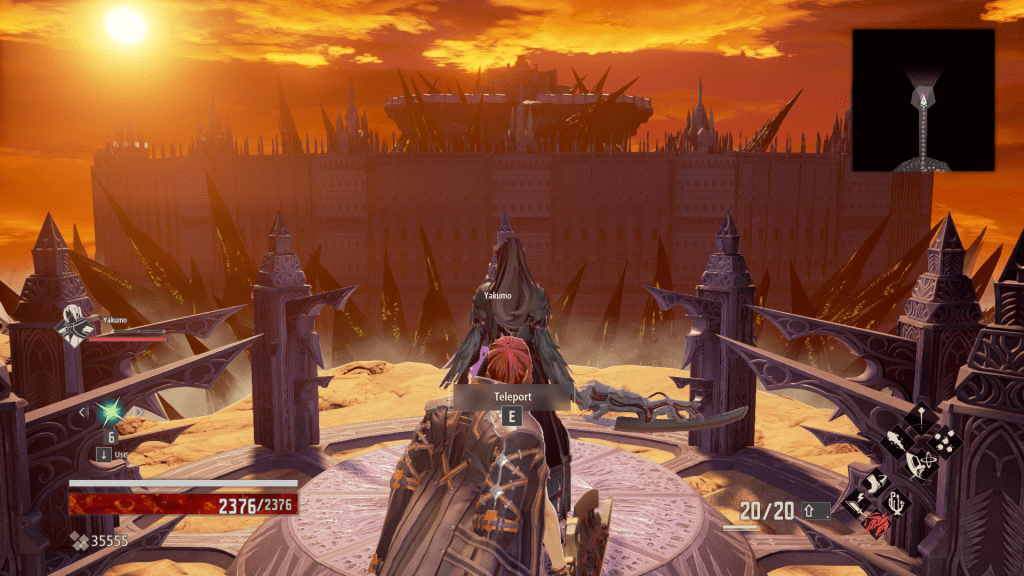1024x576 pixels.
Task: Activate the branching thorns gift icon
Action: (896, 504)
